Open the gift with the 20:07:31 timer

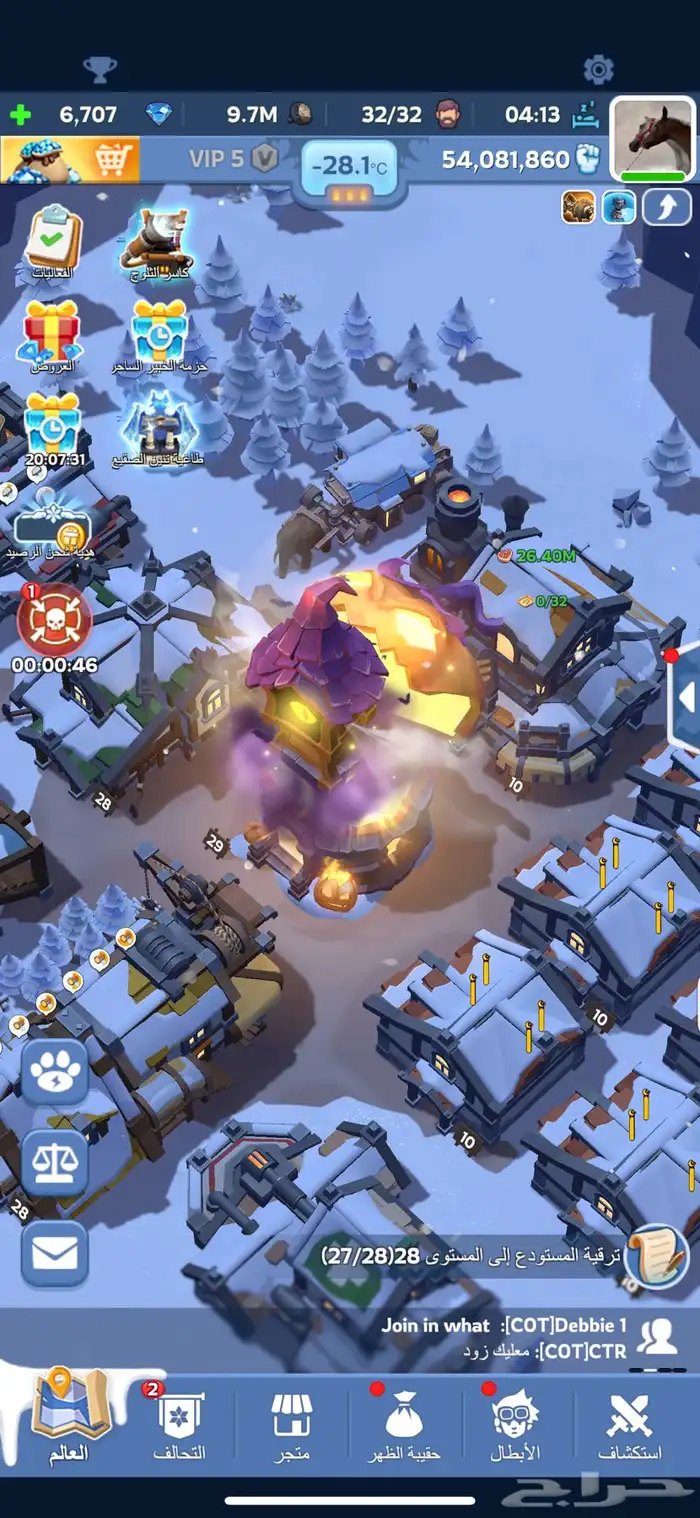point(52,425)
